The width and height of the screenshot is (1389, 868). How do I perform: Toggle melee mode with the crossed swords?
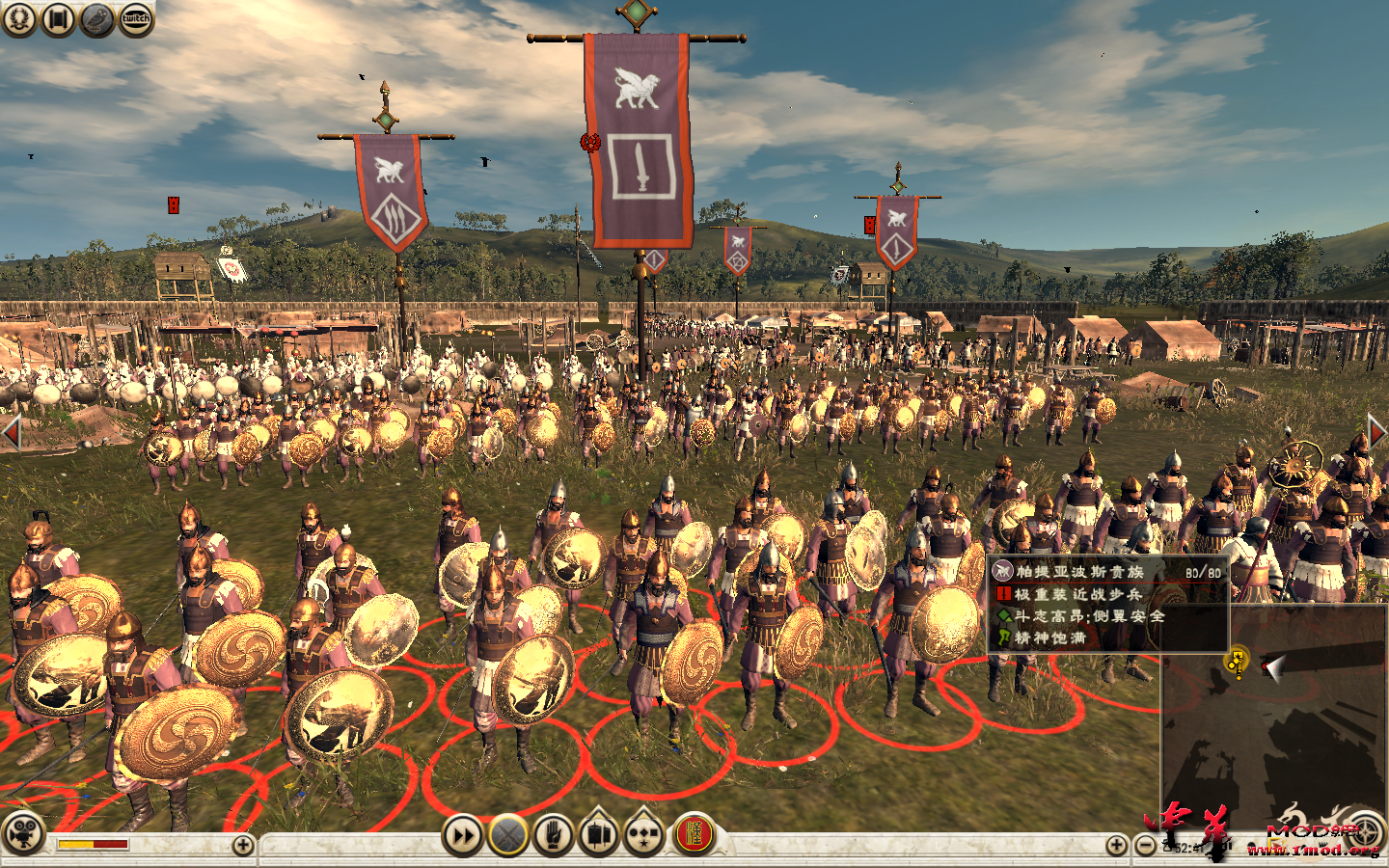[x=509, y=835]
